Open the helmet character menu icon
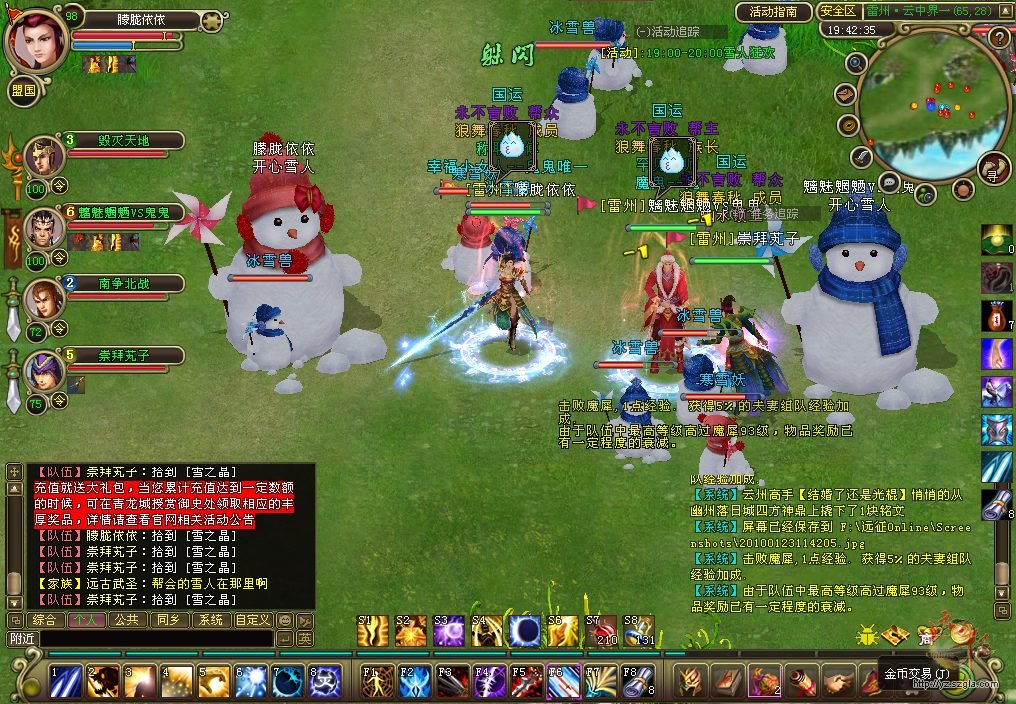This screenshot has width=1016, height=704. 688,681
